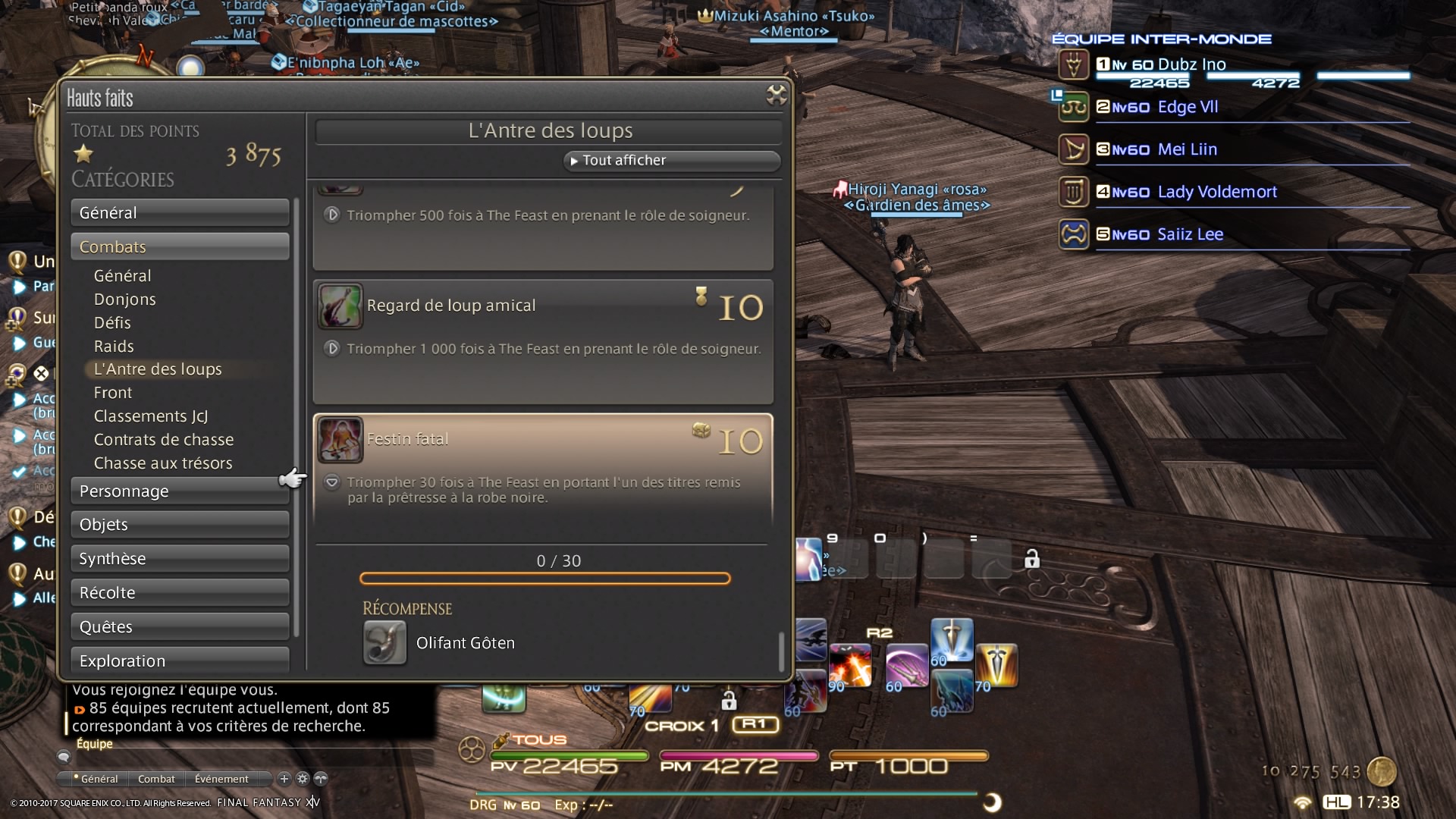Open the Récolte category
The width and height of the screenshot is (1456, 819).
(180, 593)
